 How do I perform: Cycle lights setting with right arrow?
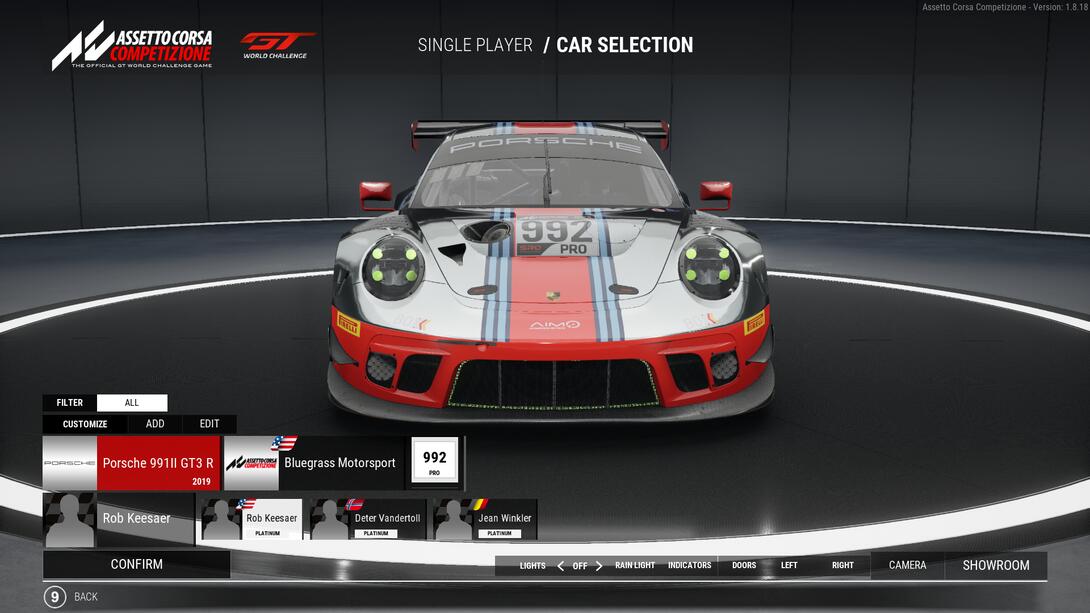pyautogui.click(x=599, y=566)
